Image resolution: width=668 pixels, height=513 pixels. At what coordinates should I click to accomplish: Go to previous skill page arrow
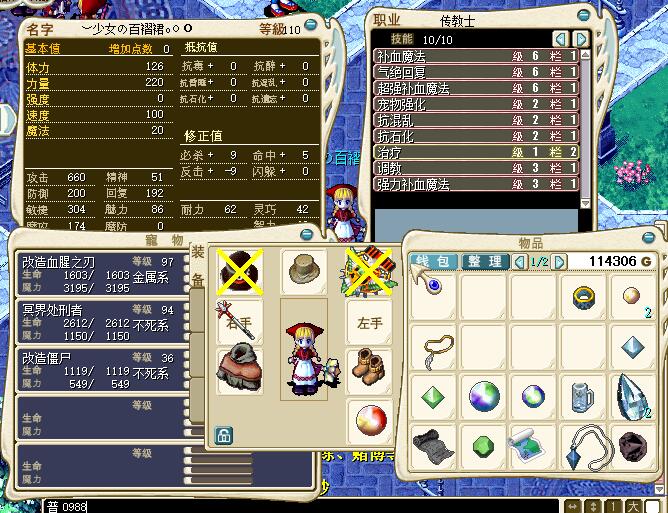[x=560, y=39]
